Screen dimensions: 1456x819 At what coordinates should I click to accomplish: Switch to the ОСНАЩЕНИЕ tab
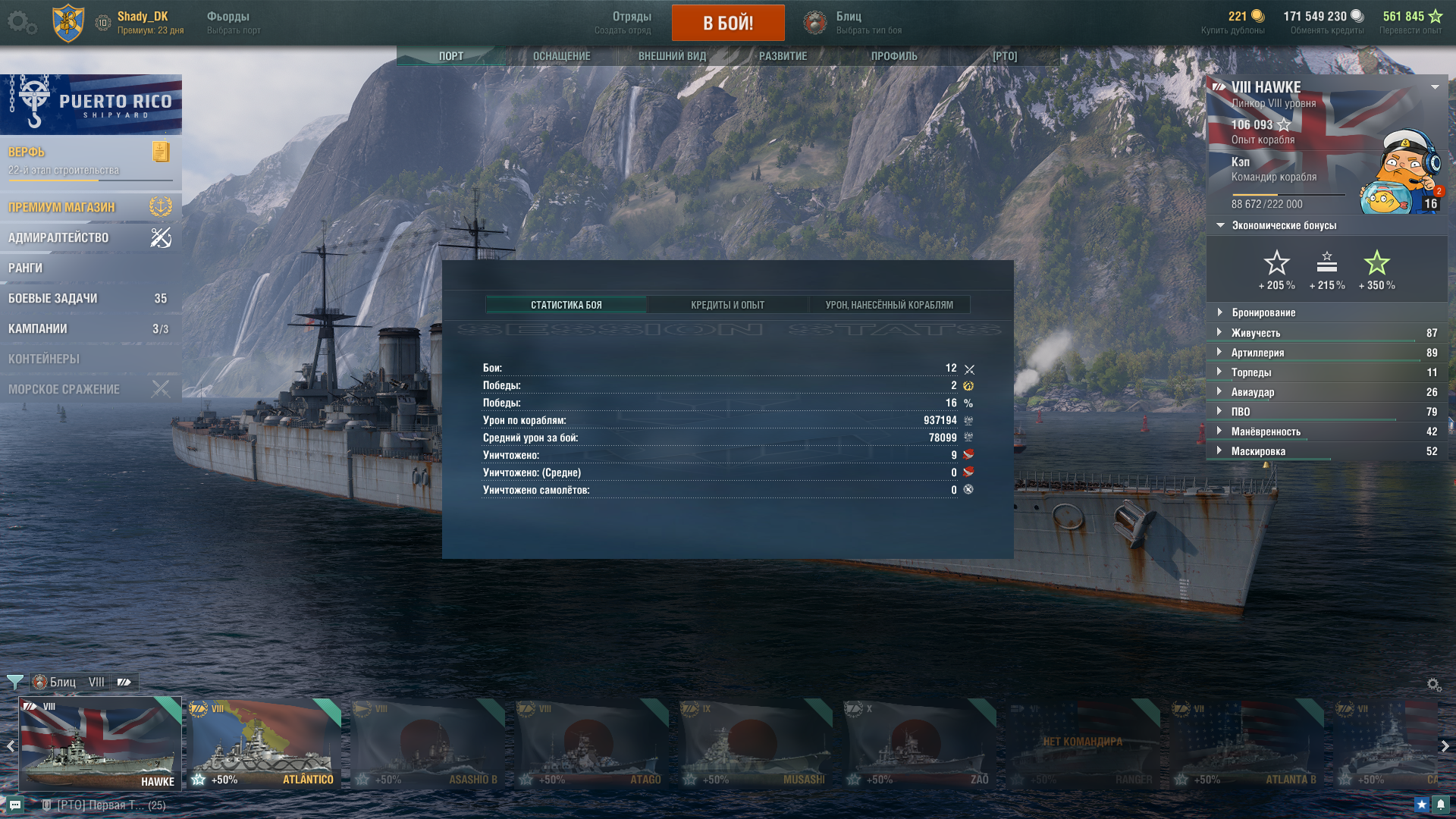[x=561, y=56]
